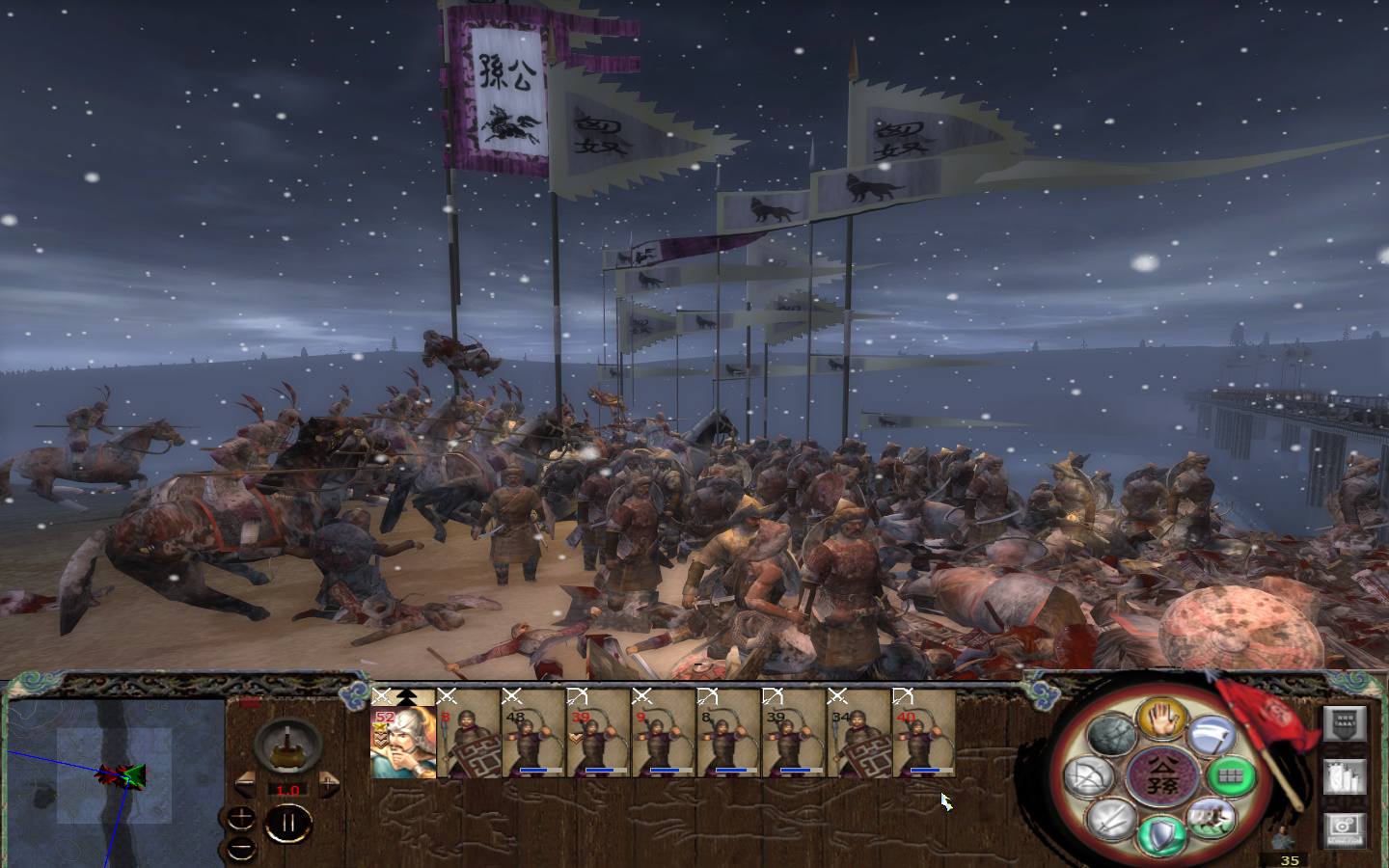Click the plus arrow to increase game speed
Screen dimensions: 1389x868
point(329,783)
